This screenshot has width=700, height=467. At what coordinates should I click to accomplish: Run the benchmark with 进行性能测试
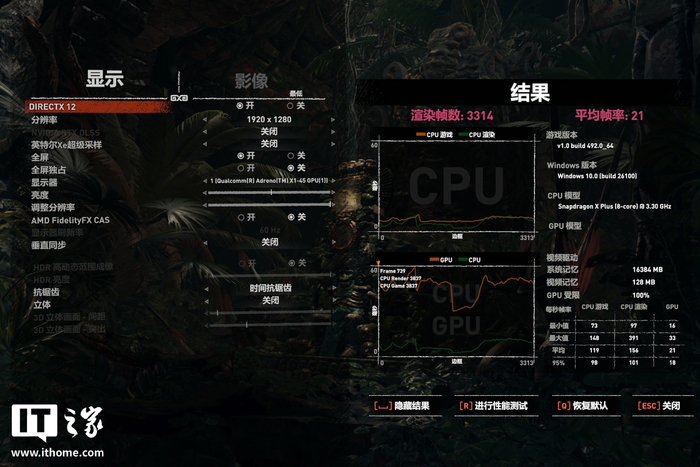[494, 406]
